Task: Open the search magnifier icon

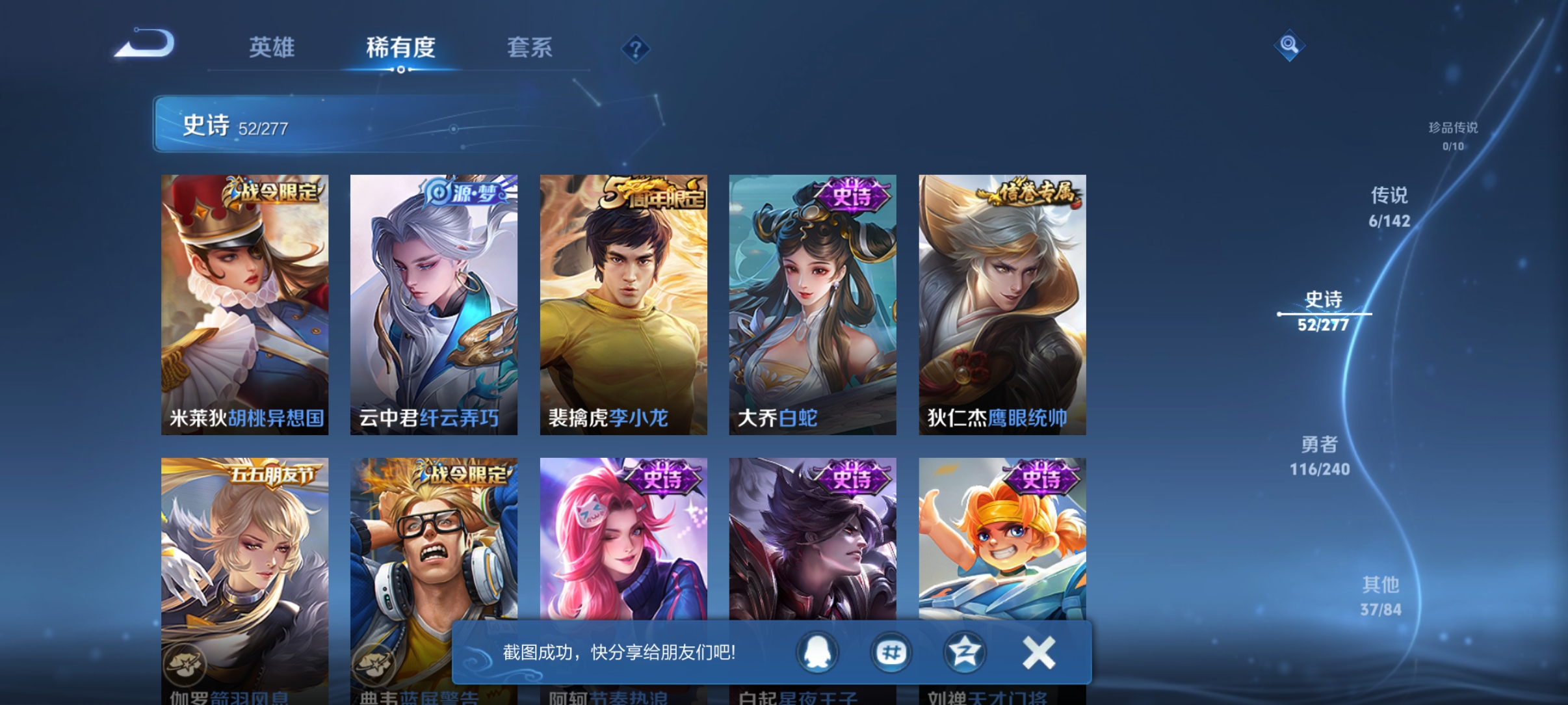Action: [1289, 46]
